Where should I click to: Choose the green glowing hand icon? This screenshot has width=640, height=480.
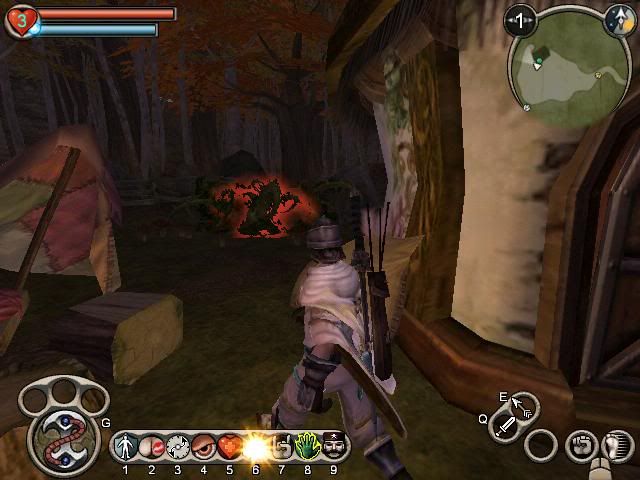coord(307,445)
